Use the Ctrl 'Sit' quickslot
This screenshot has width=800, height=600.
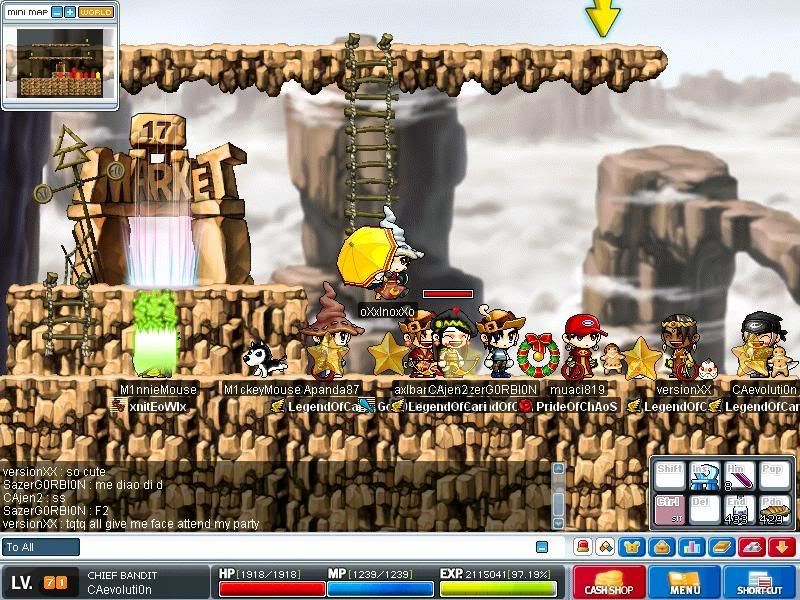669,510
